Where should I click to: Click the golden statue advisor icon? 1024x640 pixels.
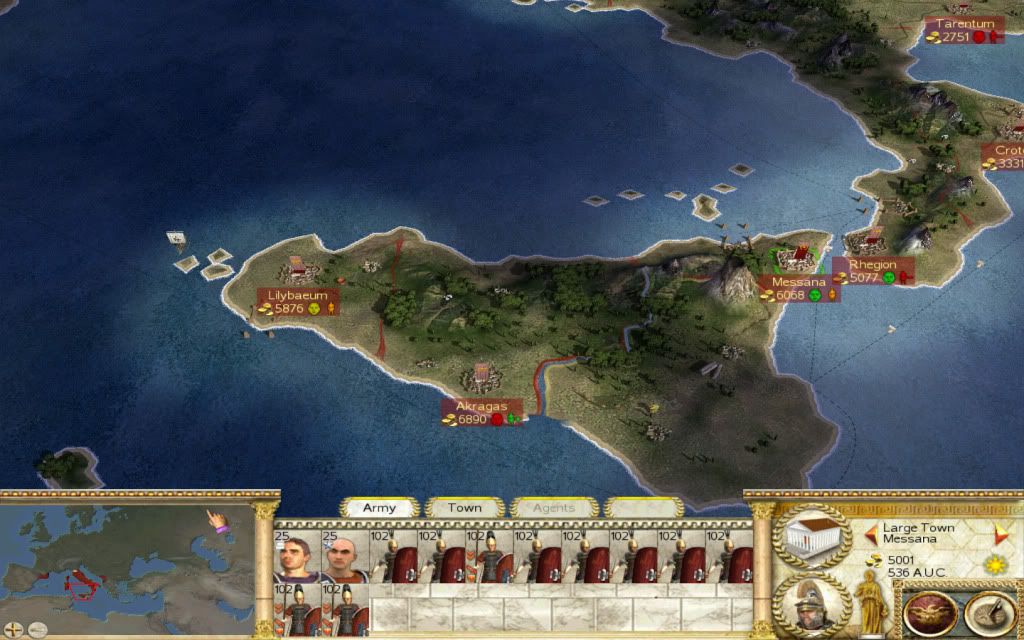coord(869,599)
